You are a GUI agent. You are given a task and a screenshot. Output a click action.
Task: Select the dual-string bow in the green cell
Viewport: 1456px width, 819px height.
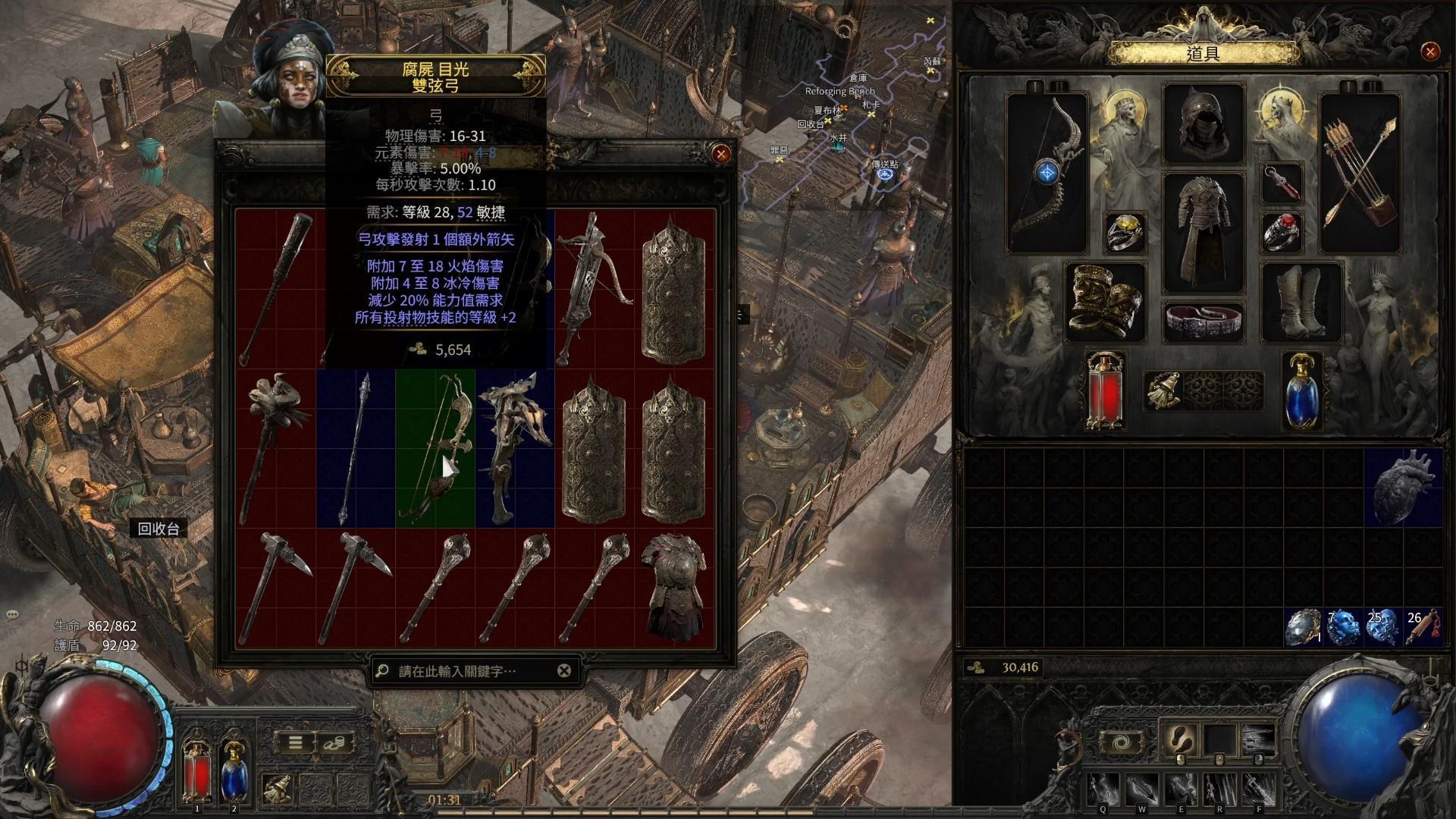coord(435,447)
